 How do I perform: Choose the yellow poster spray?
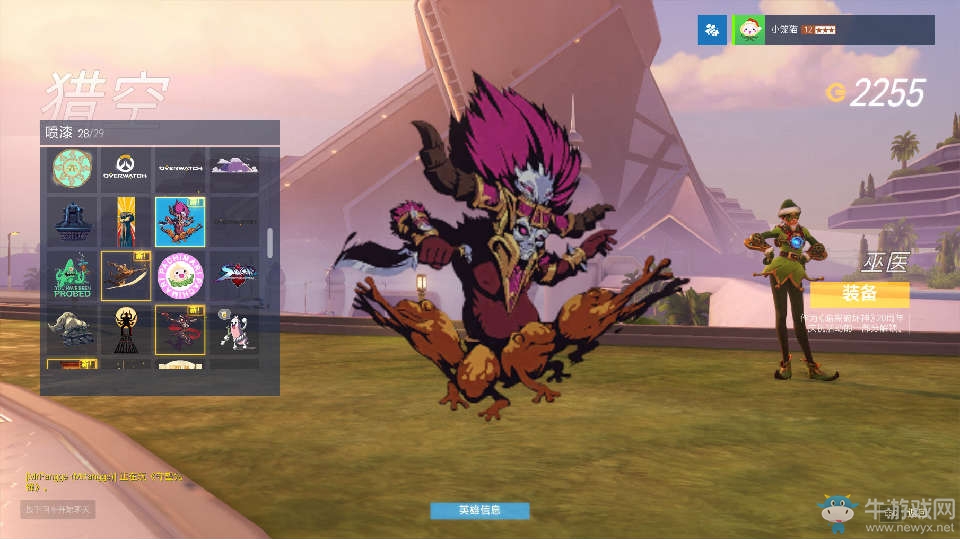(126, 222)
